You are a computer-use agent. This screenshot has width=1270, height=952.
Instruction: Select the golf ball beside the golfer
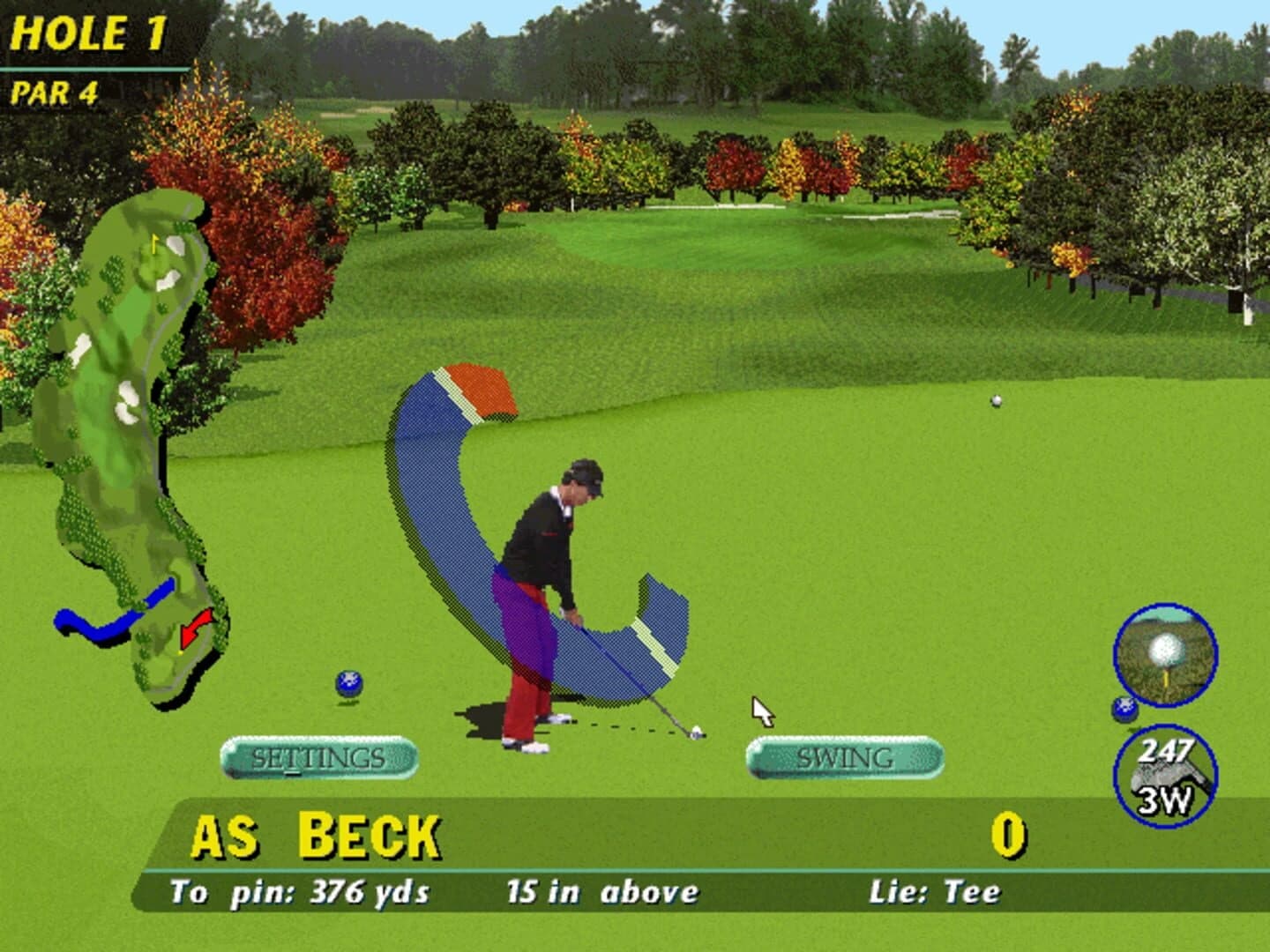349,681
